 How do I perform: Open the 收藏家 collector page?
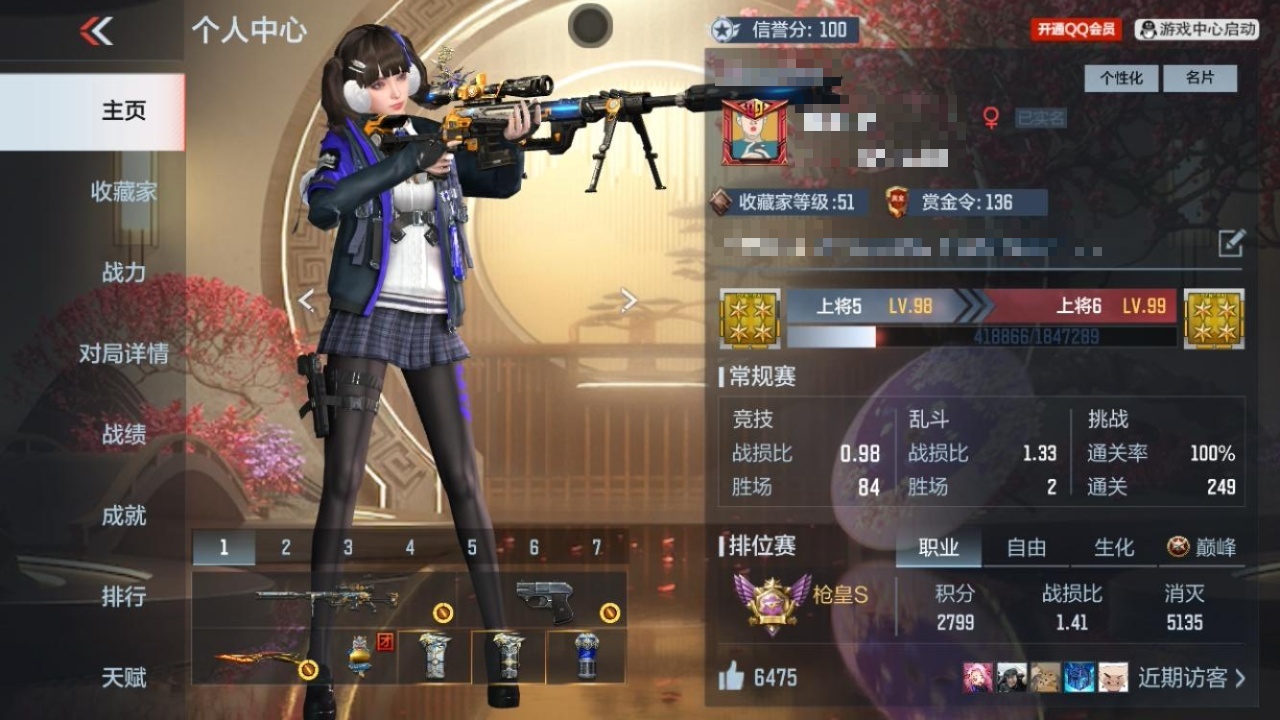pyautogui.click(x=123, y=191)
